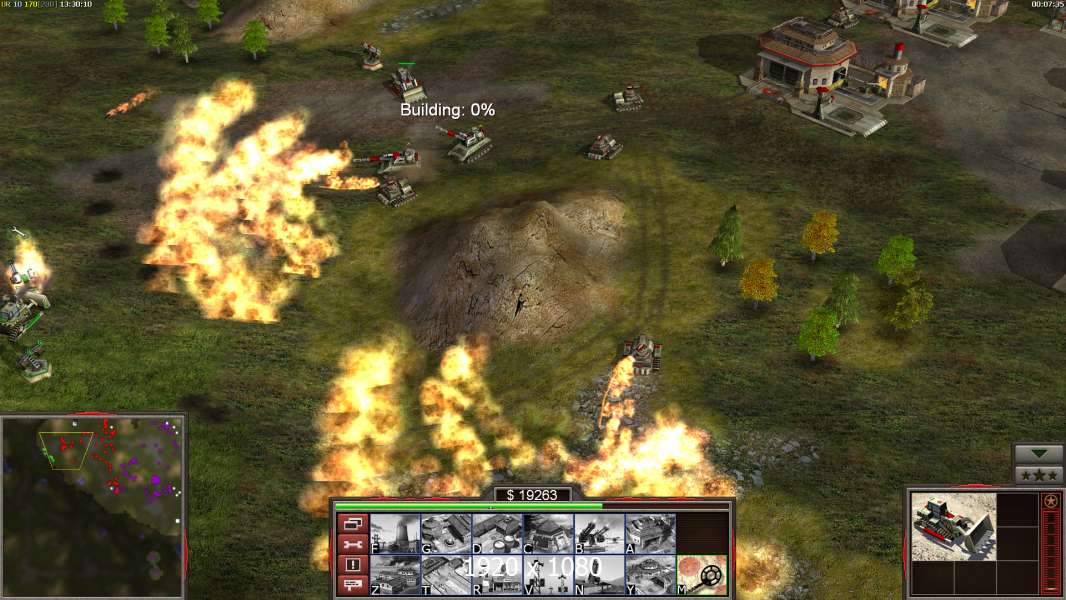The height and width of the screenshot is (600, 1066).
Task: Collapse the panel with the down arrow button
Action: point(1038,454)
